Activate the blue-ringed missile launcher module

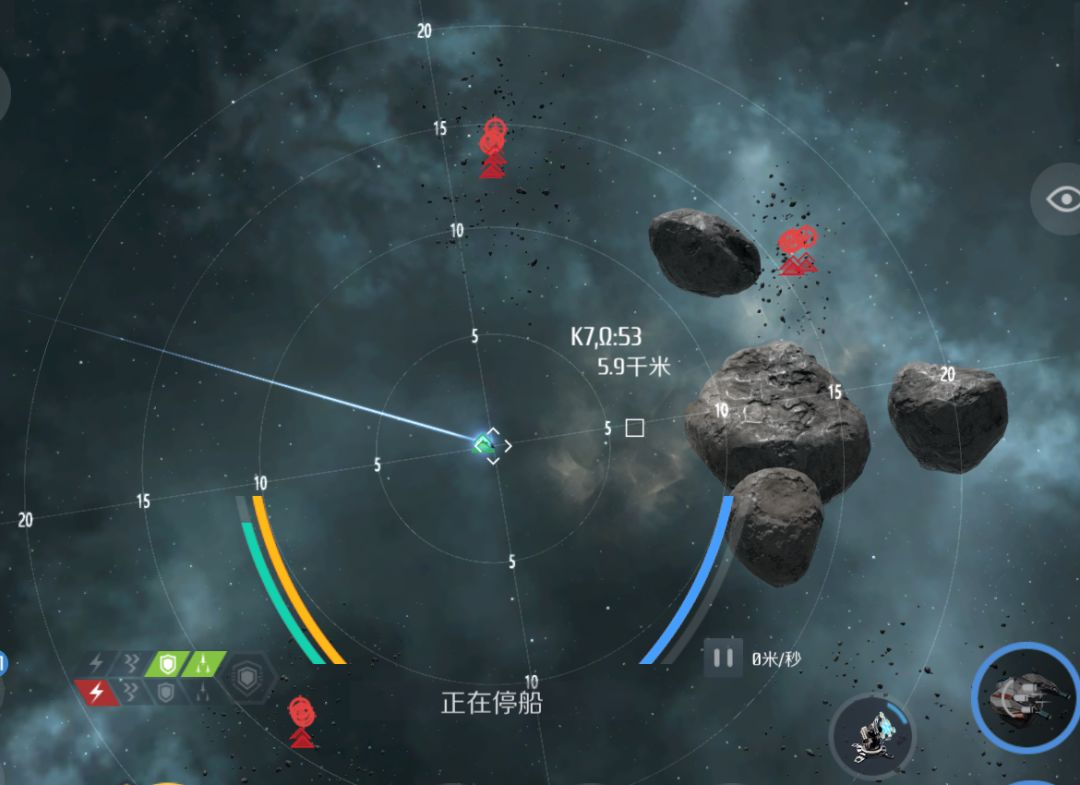pyautogui.click(x=1025, y=695)
